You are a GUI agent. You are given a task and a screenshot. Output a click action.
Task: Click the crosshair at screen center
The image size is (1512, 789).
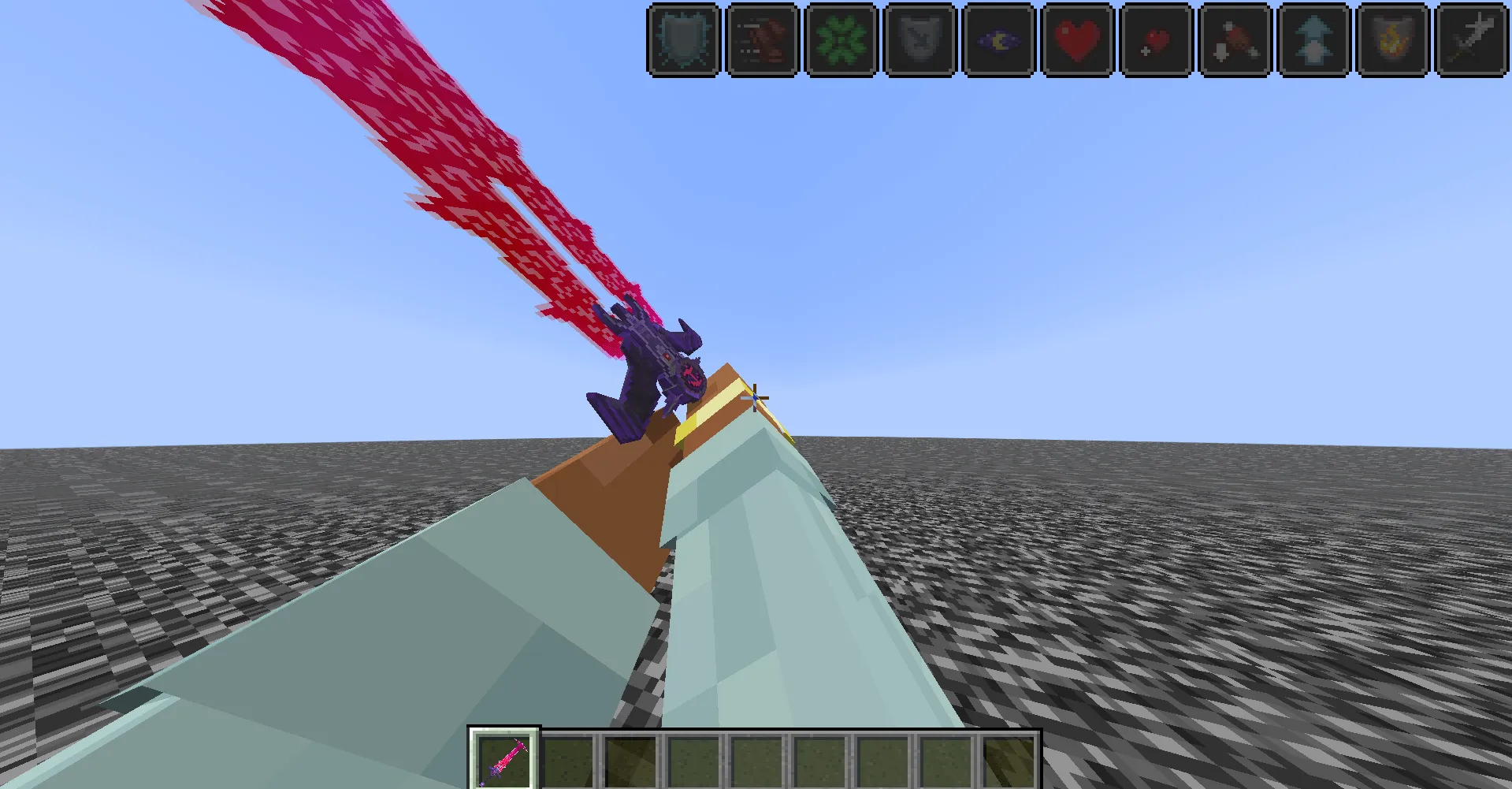(754, 399)
